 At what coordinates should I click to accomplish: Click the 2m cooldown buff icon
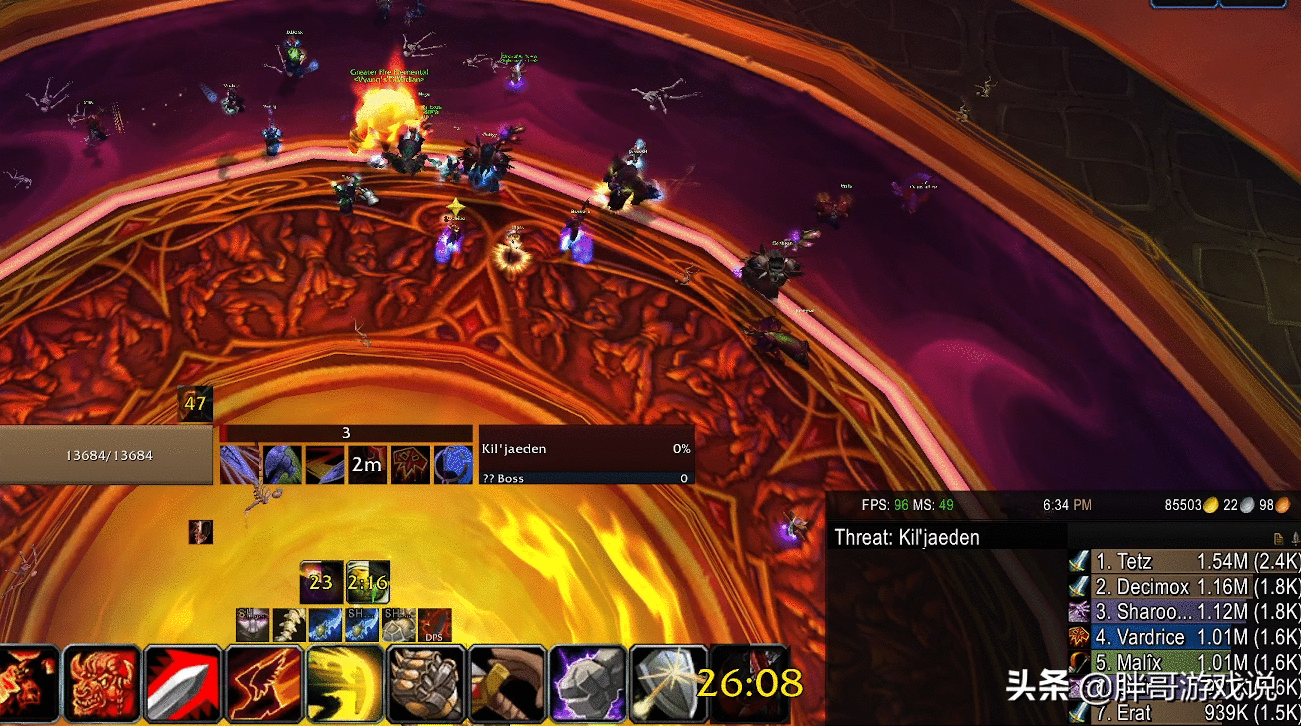pos(367,465)
